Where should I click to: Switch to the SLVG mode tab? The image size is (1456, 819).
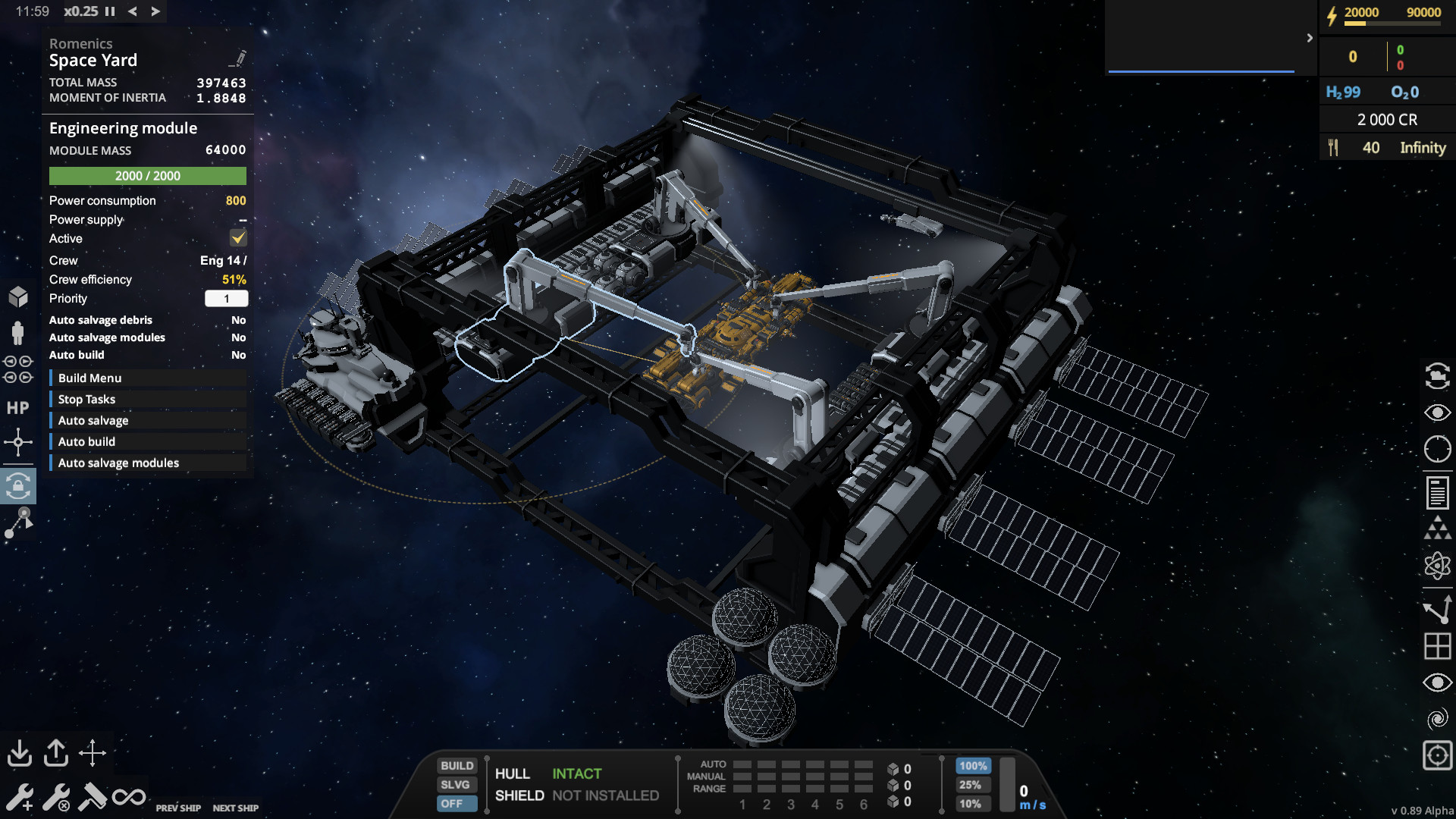pos(456,784)
